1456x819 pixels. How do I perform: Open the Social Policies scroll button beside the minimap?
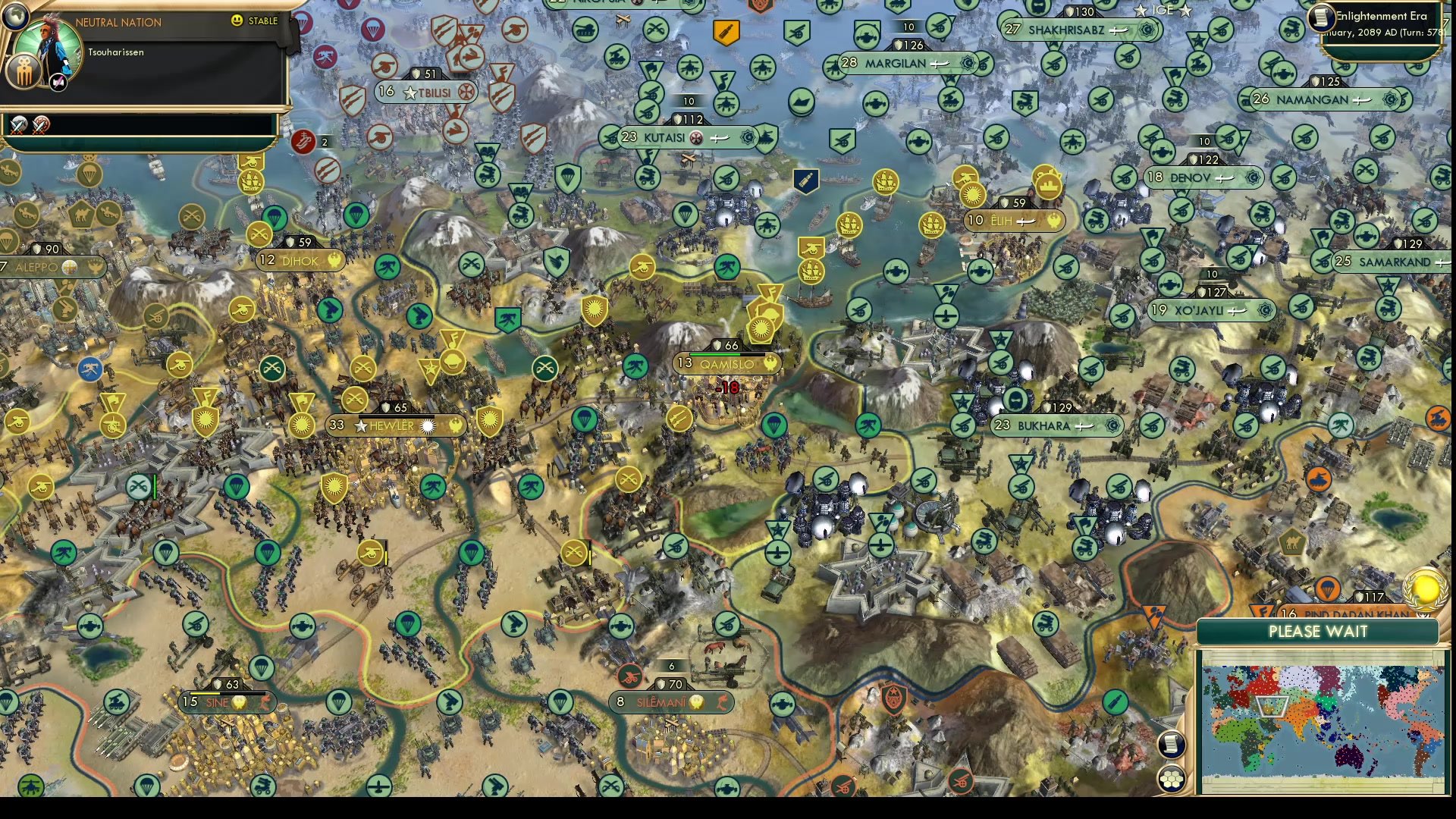(1172, 743)
